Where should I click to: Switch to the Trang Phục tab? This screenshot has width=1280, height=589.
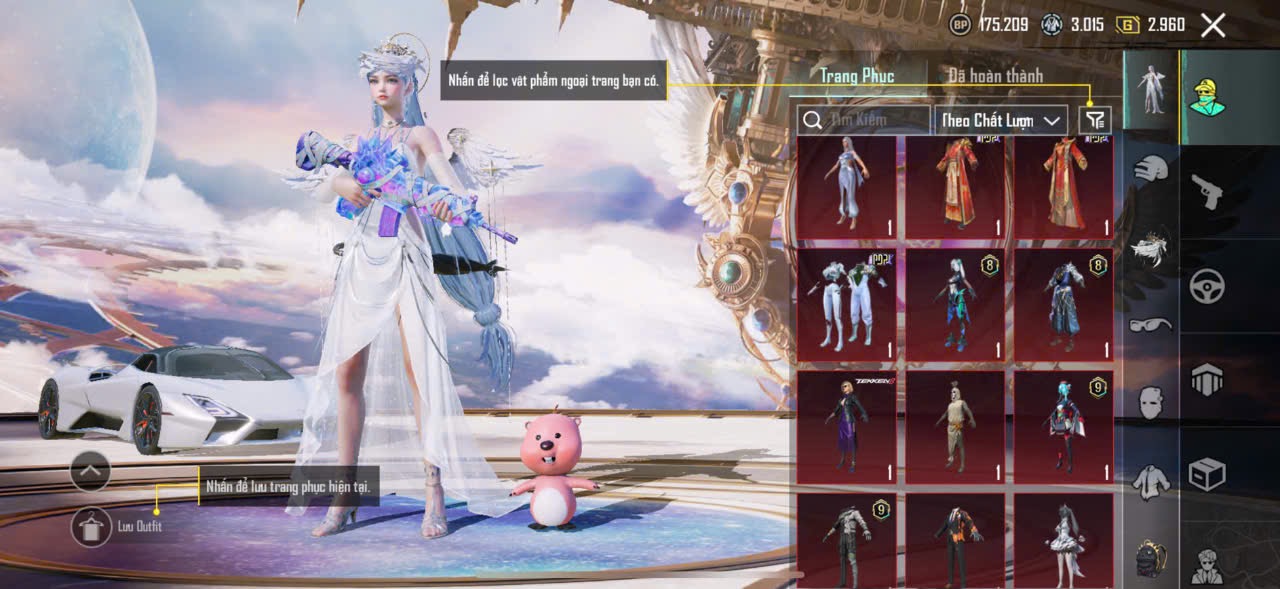tap(857, 76)
